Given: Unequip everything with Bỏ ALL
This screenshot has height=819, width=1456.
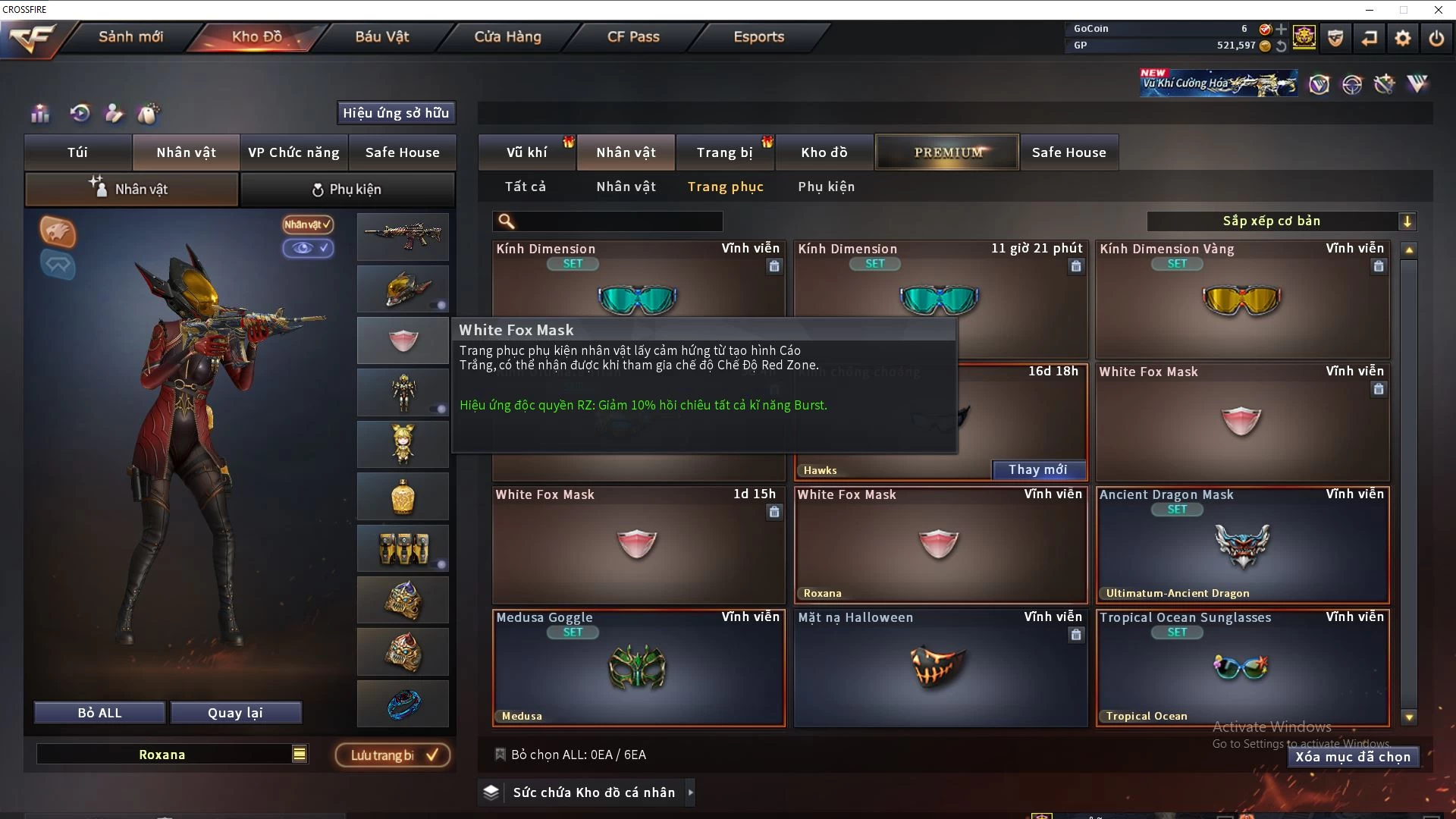Looking at the screenshot, I should (x=99, y=713).
